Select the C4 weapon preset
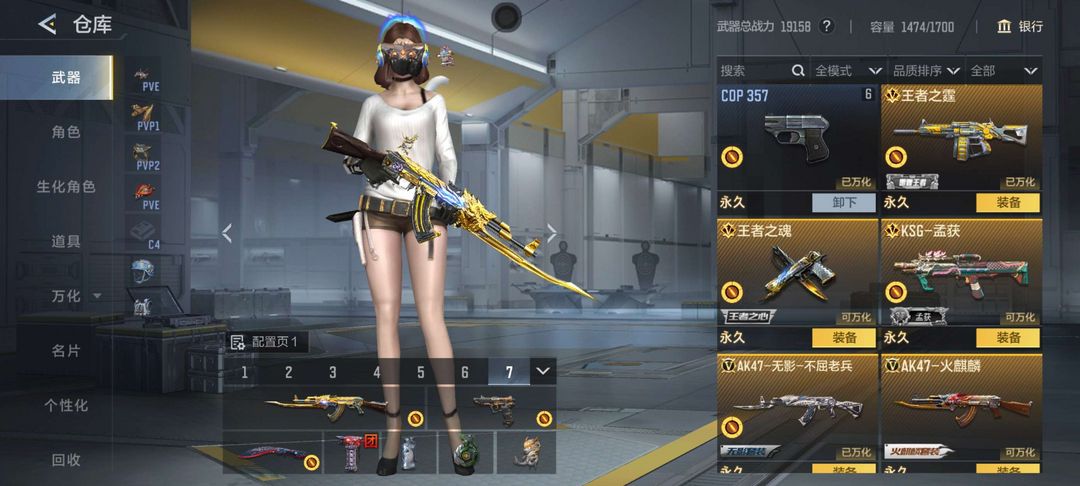Screen dimensions: 1080x486 (146, 233)
